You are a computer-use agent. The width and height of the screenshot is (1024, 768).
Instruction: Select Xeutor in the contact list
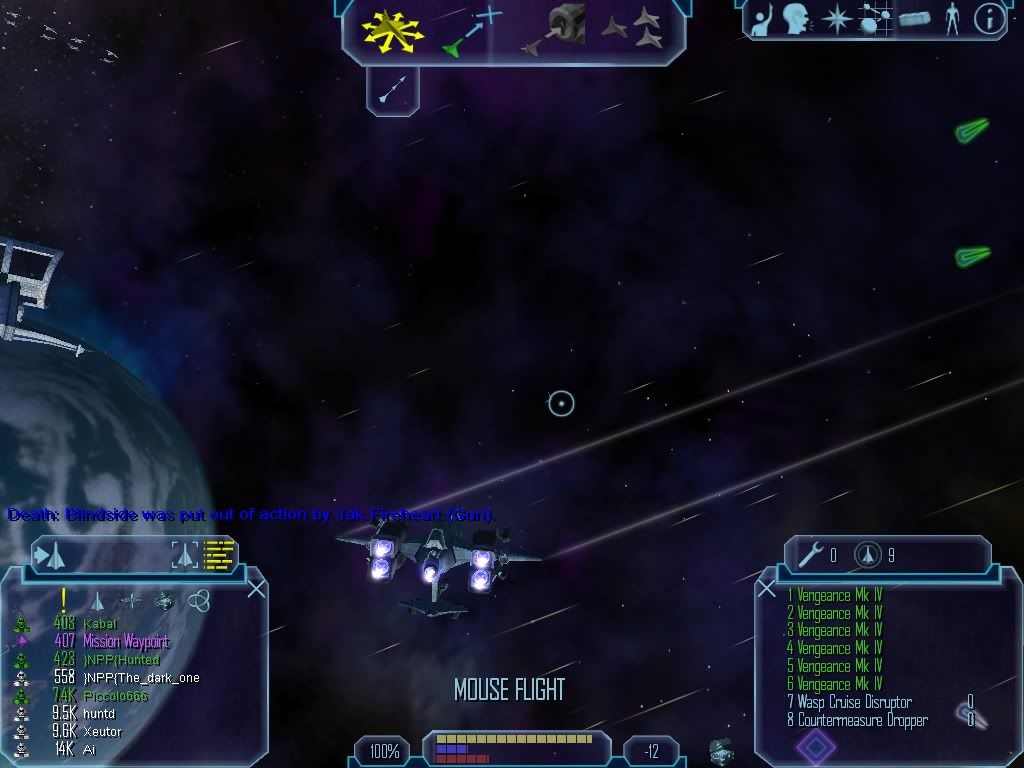click(x=102, y=732)
